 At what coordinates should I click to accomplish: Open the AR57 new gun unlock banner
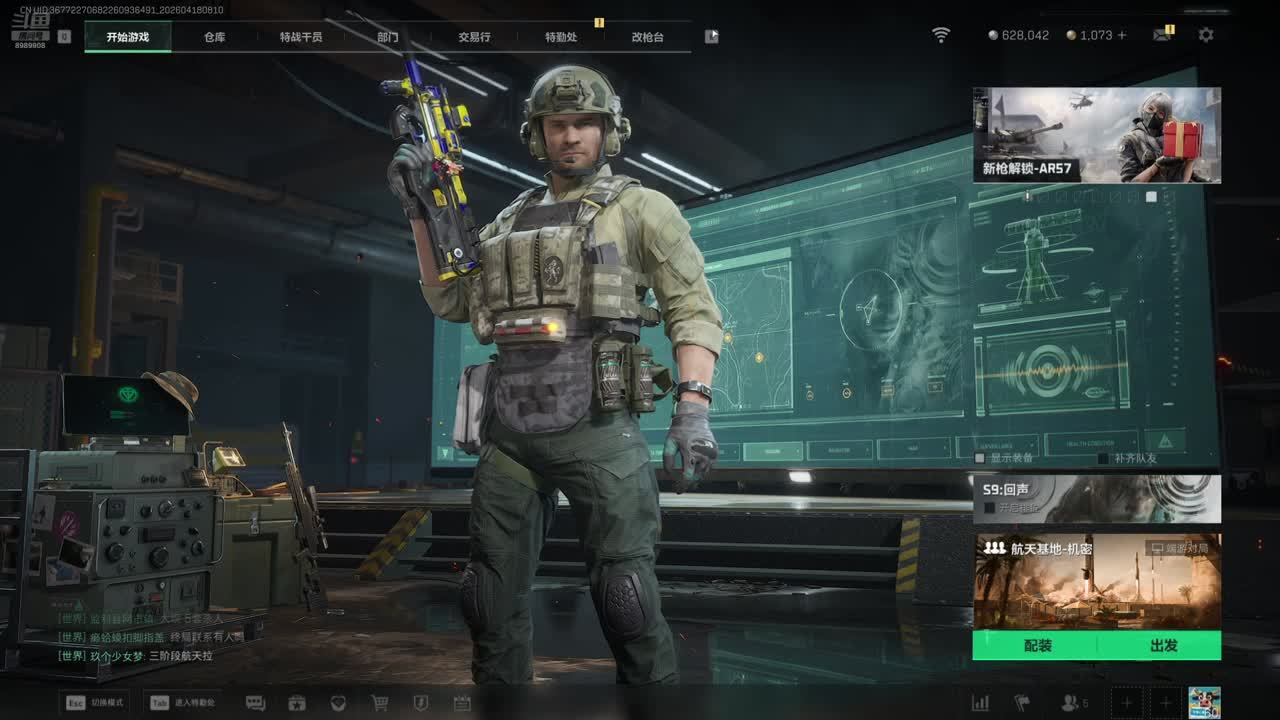point(1096,135)
